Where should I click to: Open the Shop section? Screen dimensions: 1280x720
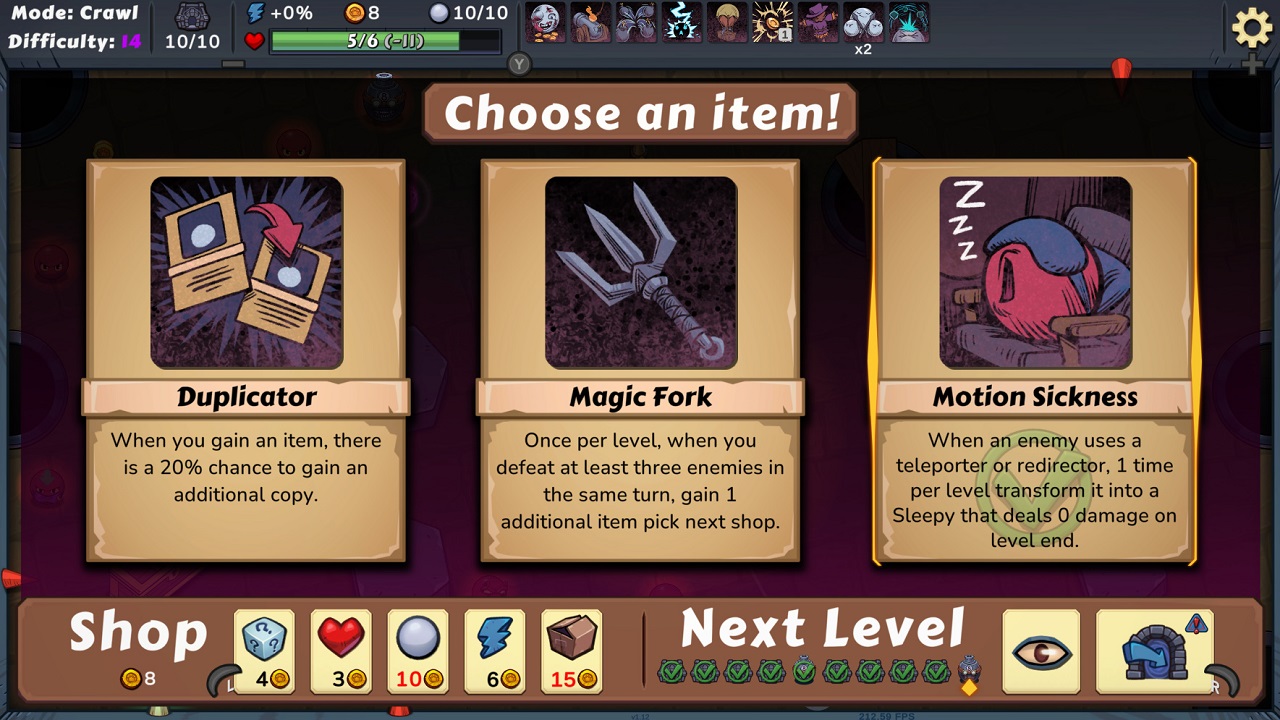point(137,631)
